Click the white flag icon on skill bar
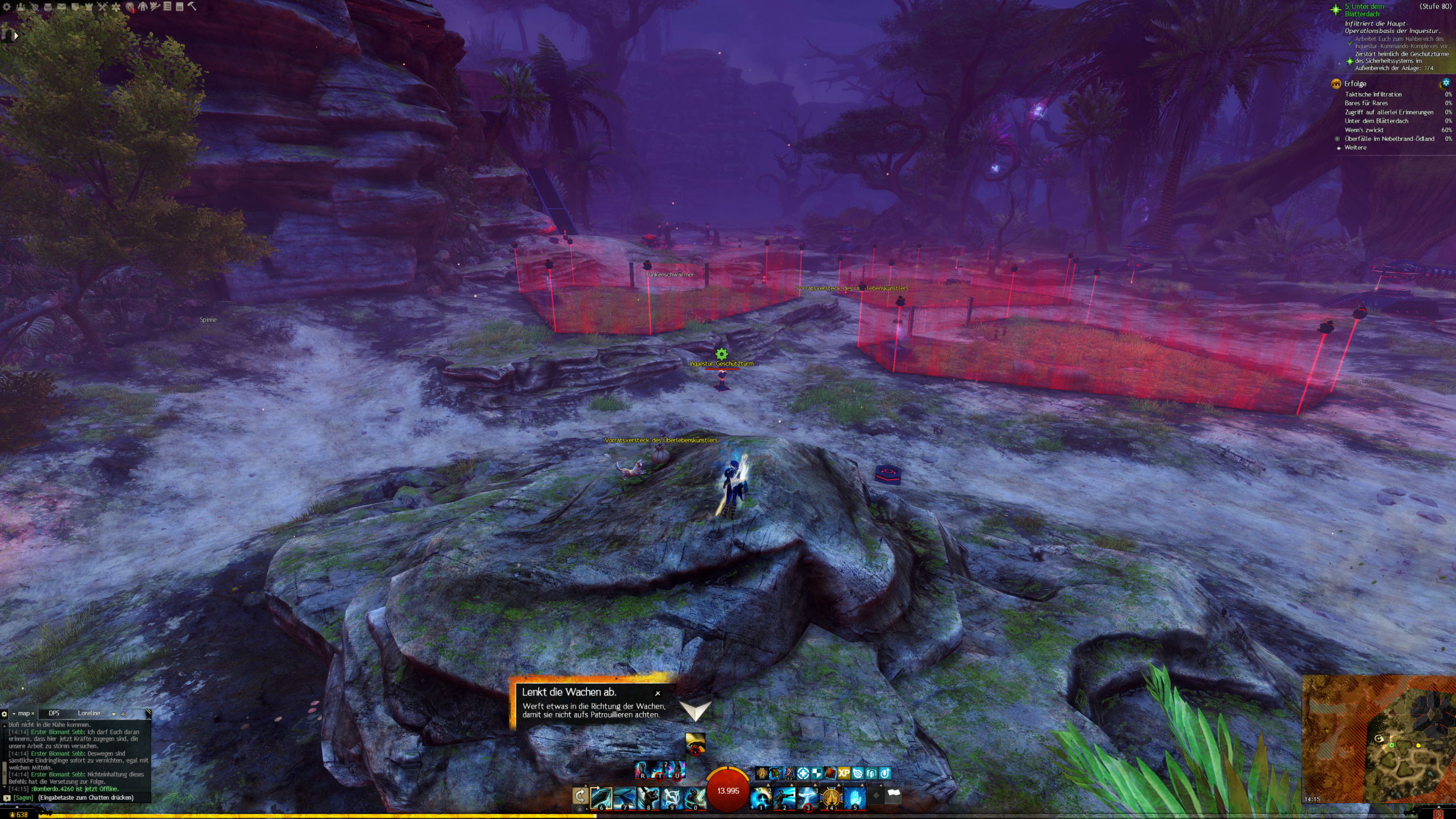 (x=894, y=796)
